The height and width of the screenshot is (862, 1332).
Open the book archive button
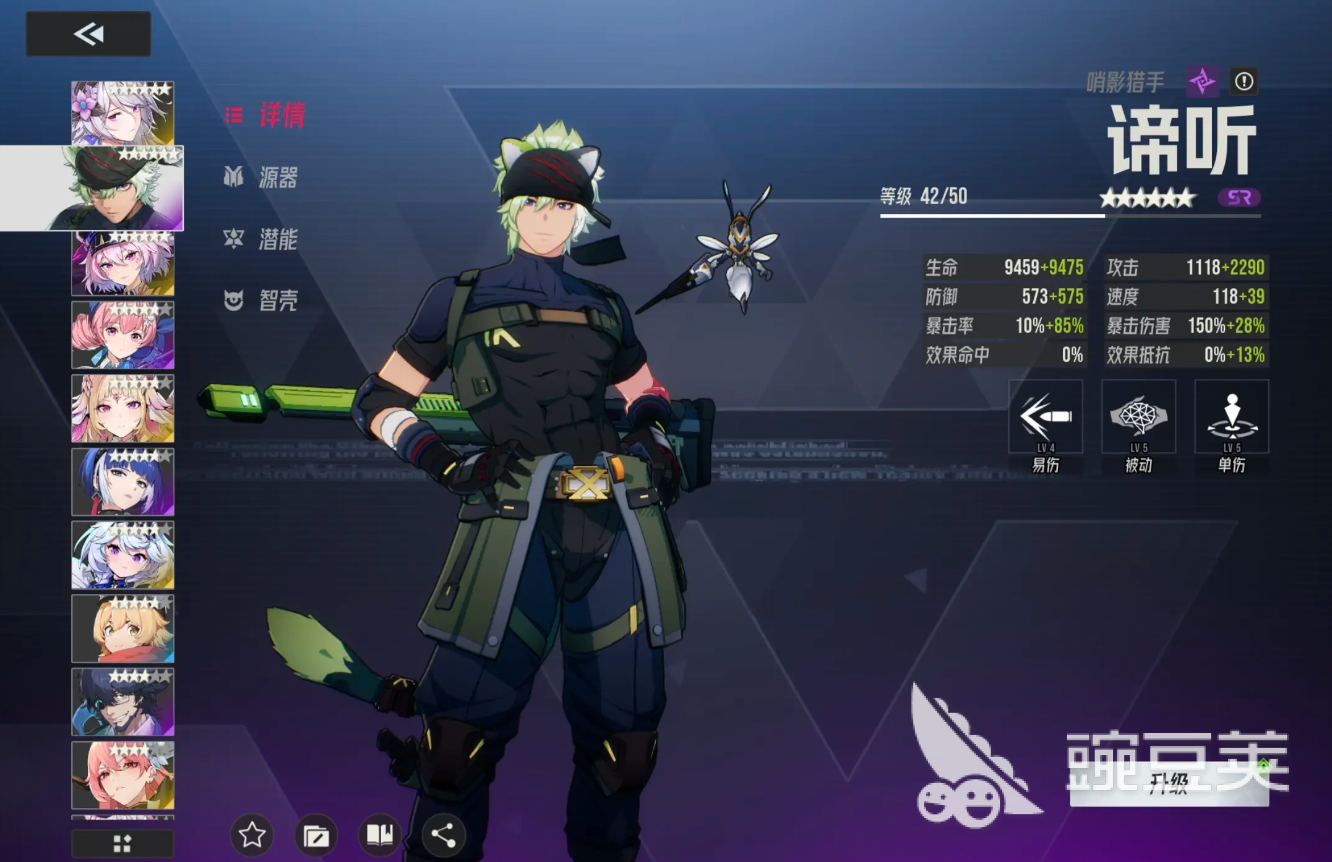[380, 835]
